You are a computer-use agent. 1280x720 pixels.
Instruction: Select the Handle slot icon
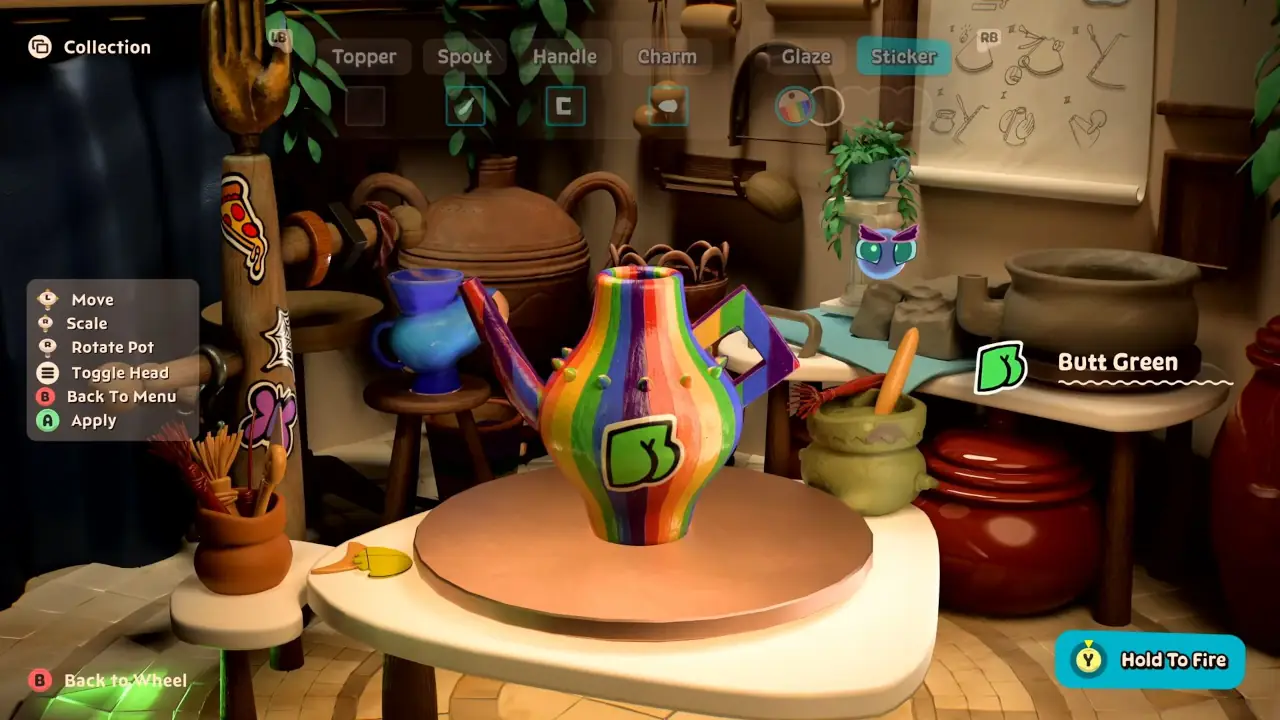coord(564,108)
